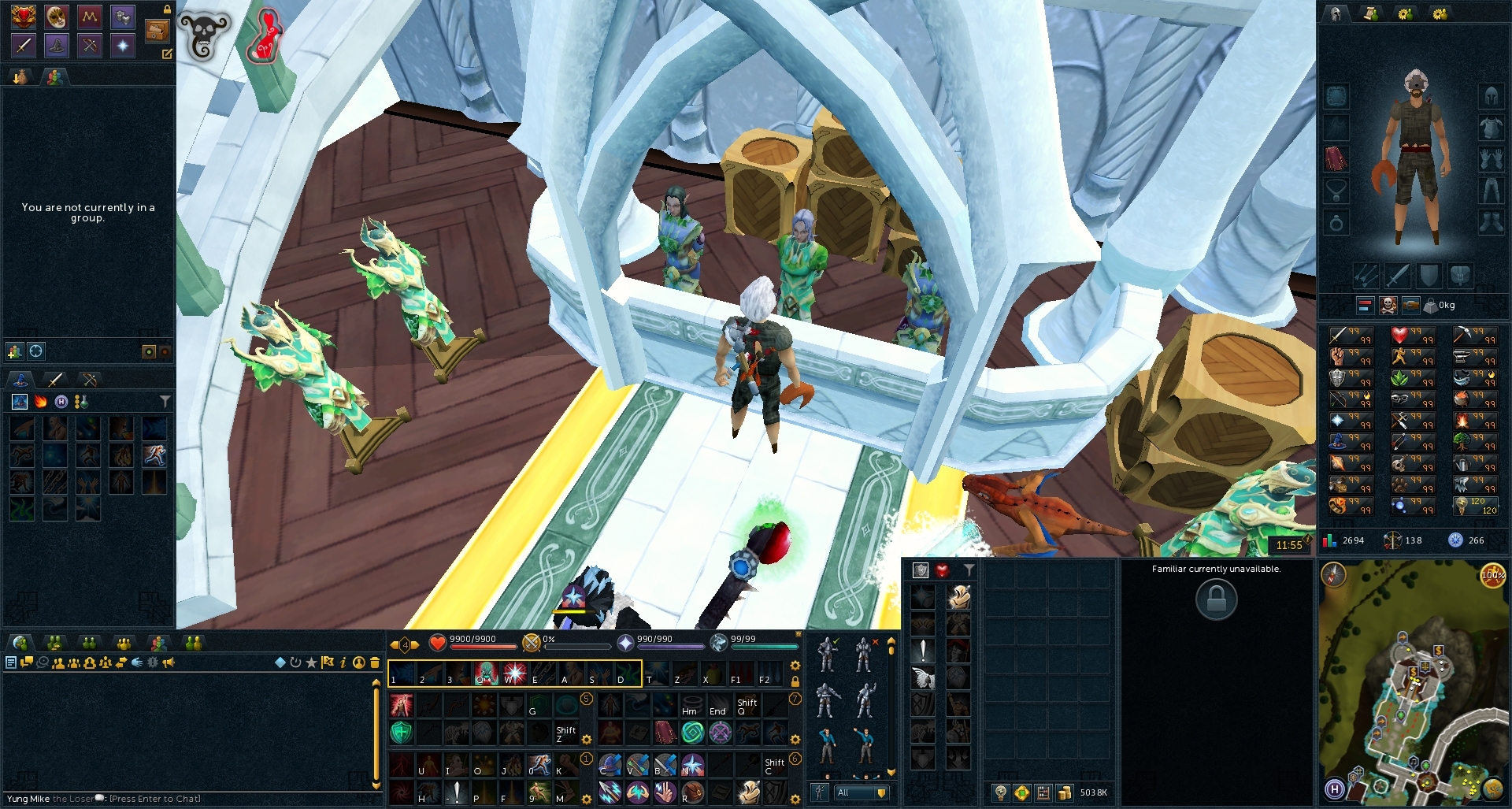
Task: Select the Melee abilities sword icon
Action: click(x=23, y=46)
